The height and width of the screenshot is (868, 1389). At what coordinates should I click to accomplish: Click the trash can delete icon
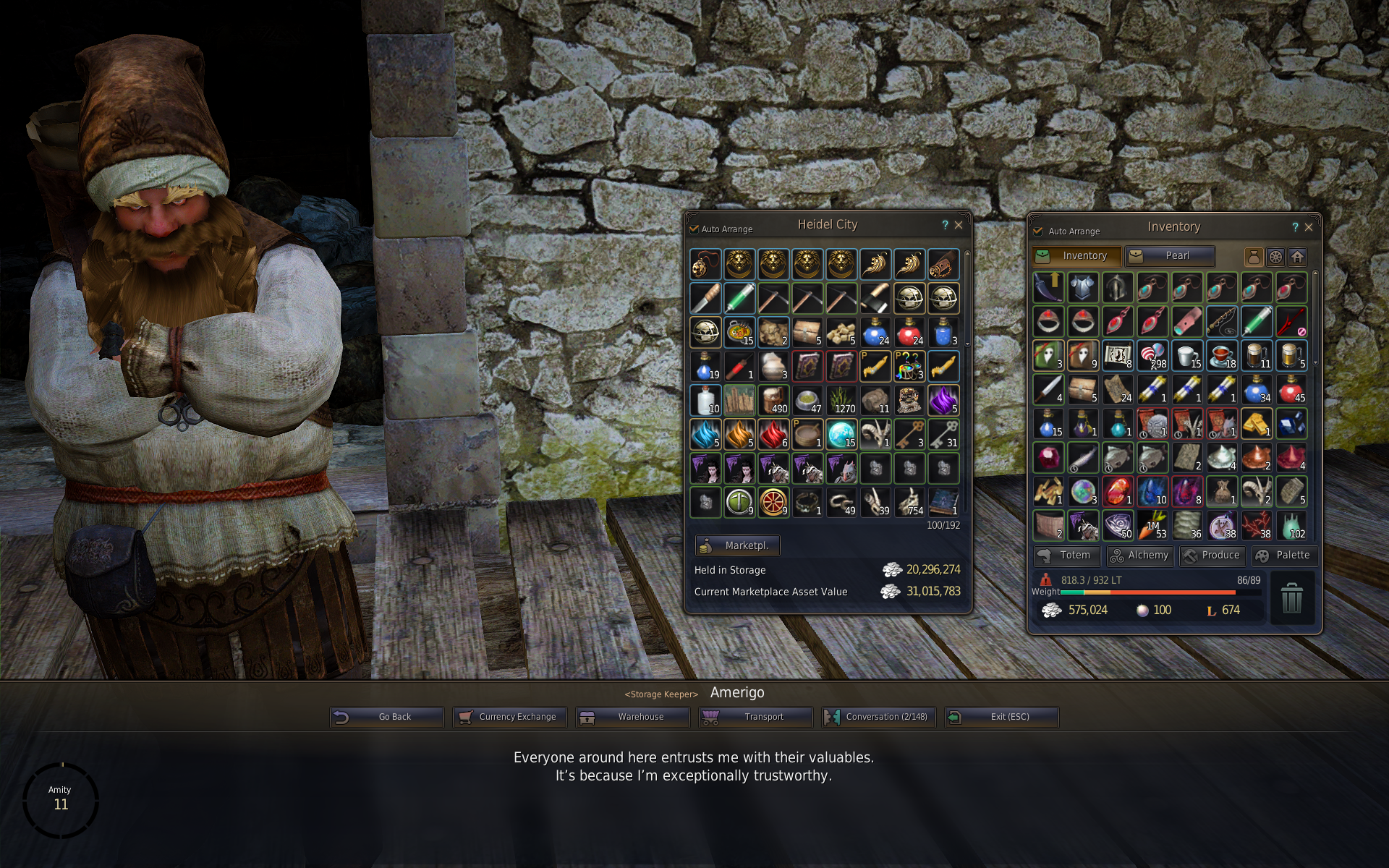click(x=1292, y=599)
